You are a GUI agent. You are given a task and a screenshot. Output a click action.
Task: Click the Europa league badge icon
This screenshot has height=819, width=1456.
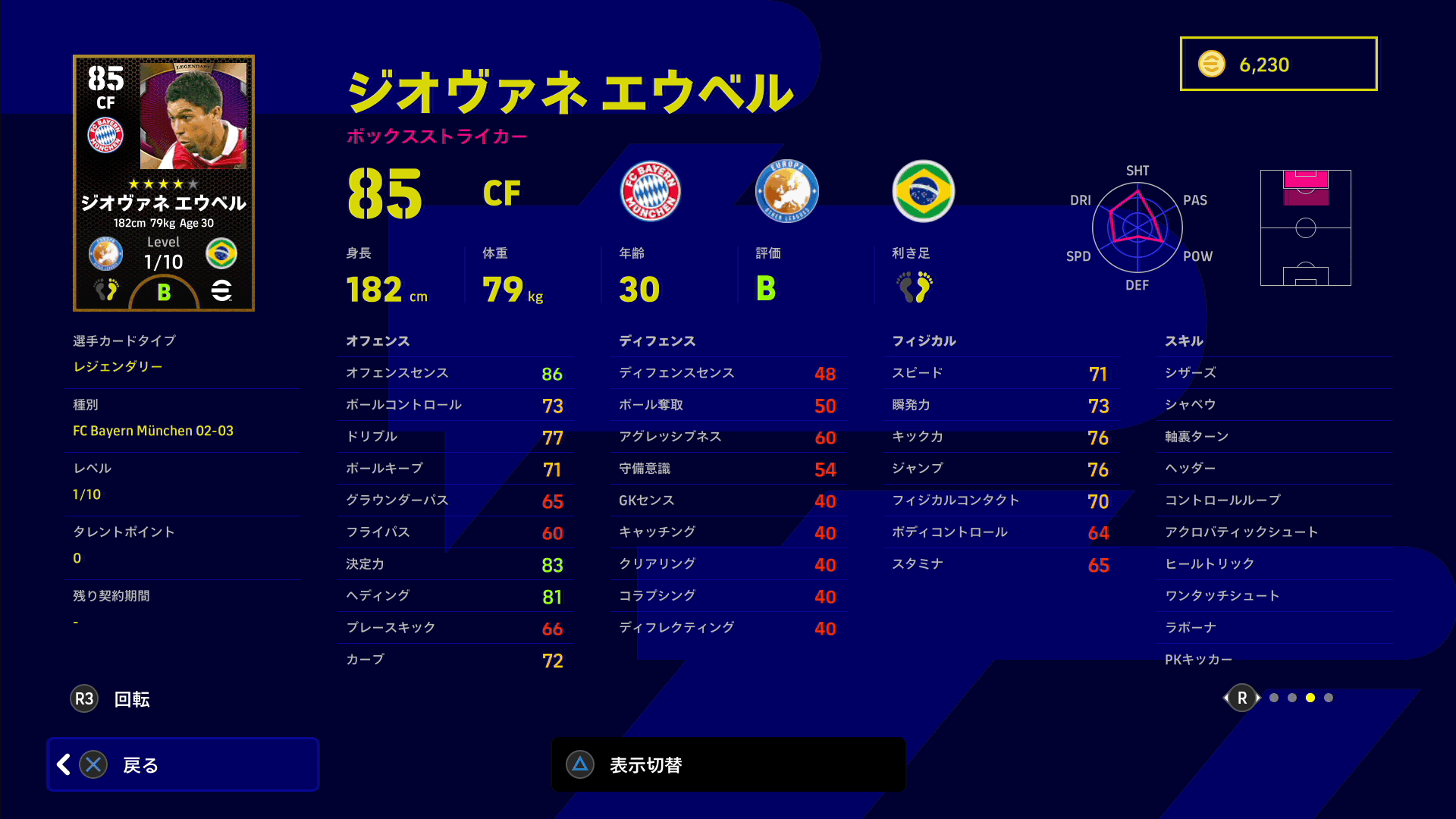[x=786, y=191]
